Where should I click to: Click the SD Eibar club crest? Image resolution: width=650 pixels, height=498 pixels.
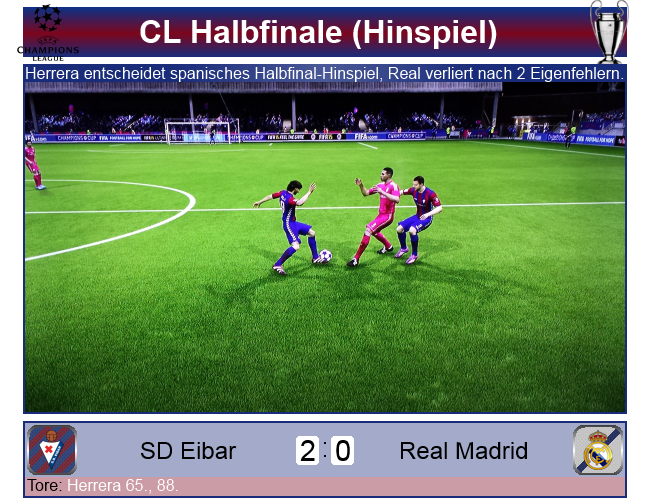pos(52,450)
